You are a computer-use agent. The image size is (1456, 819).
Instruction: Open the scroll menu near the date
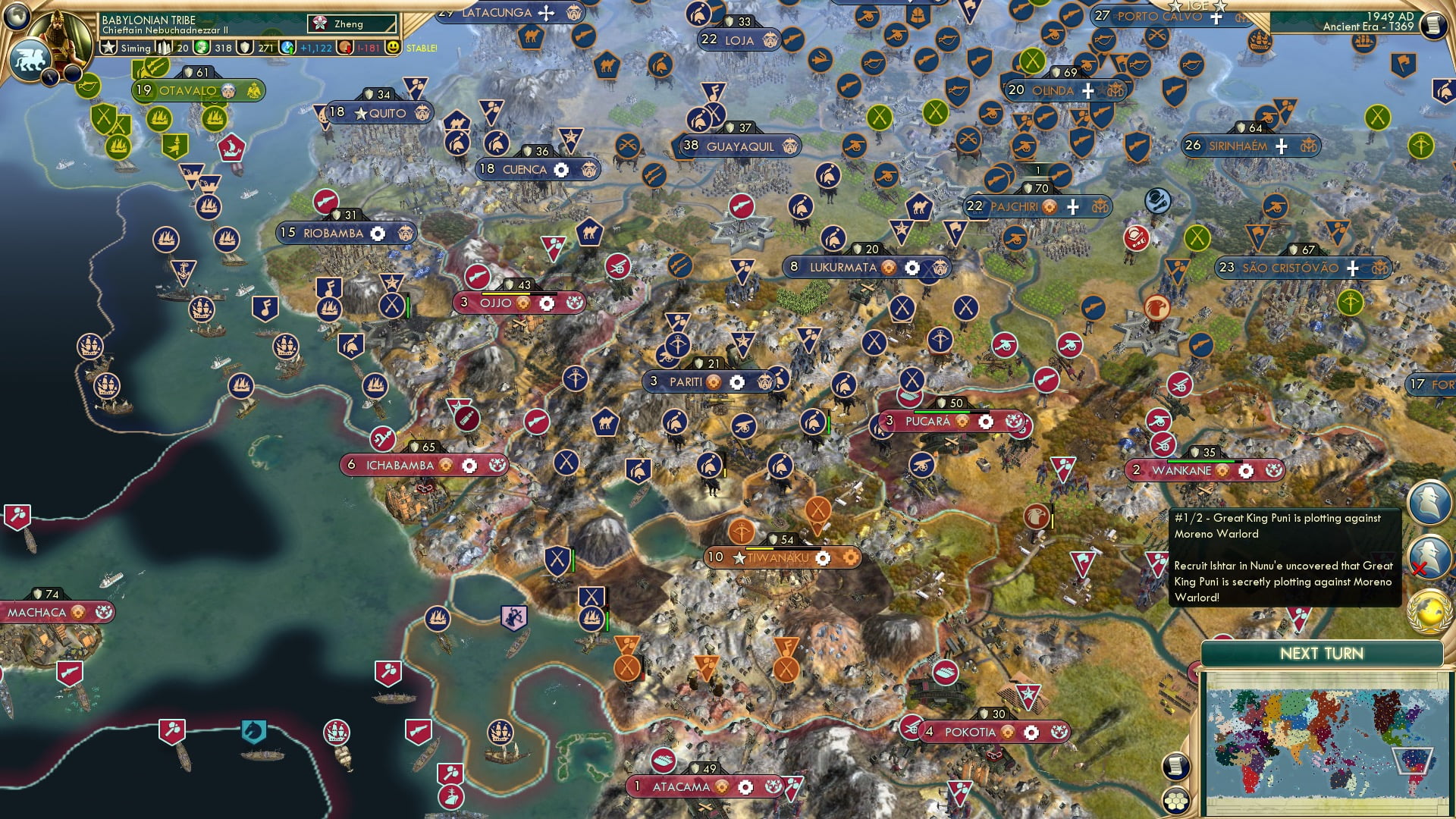1433,26
